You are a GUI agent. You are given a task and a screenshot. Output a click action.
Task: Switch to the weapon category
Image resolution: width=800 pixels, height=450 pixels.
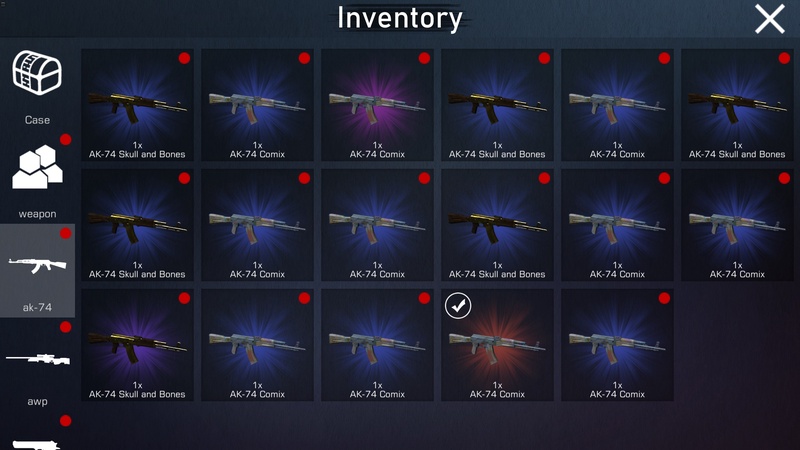[x=37, y=177]
